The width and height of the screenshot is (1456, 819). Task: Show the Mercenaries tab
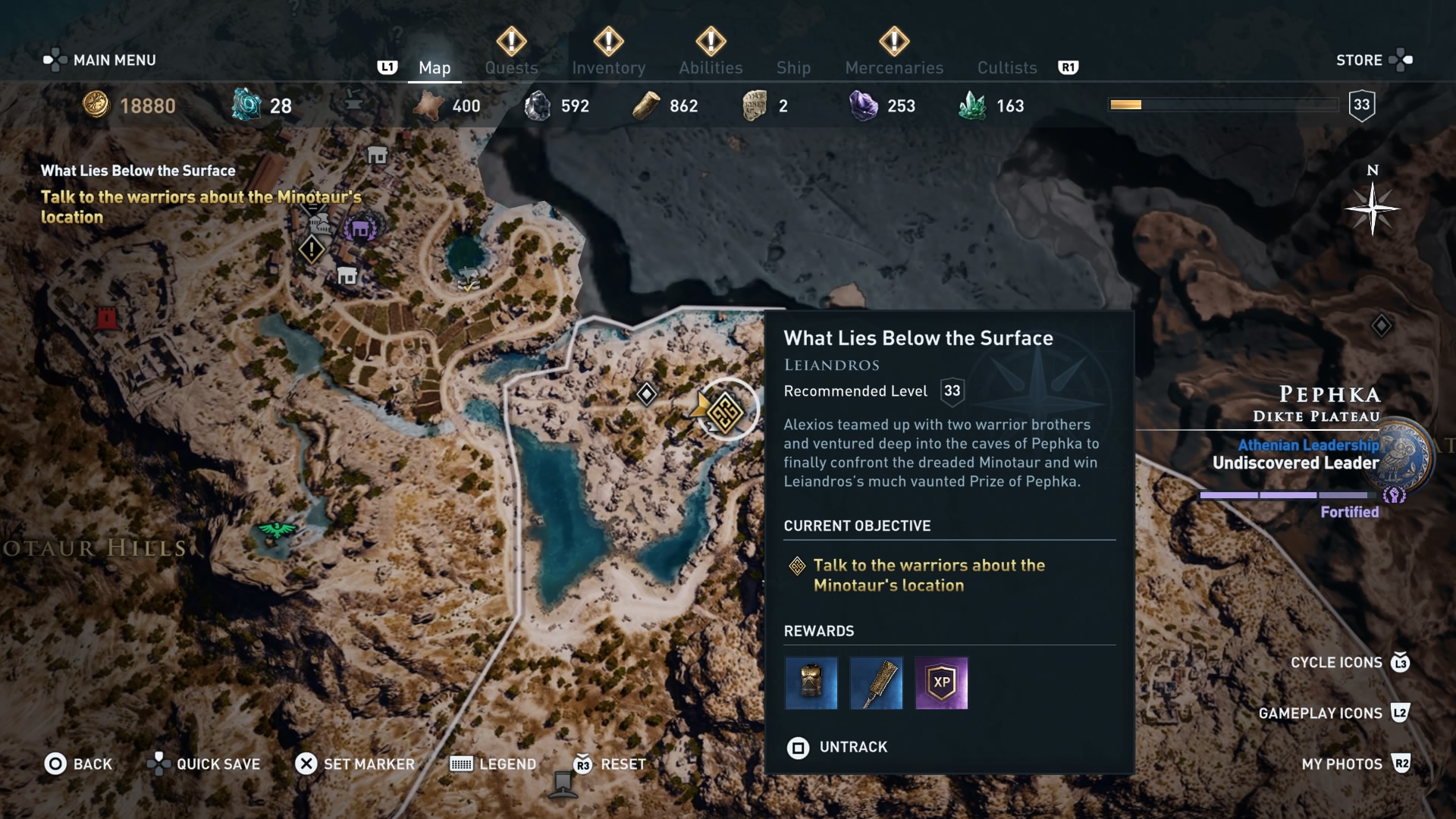894,67
